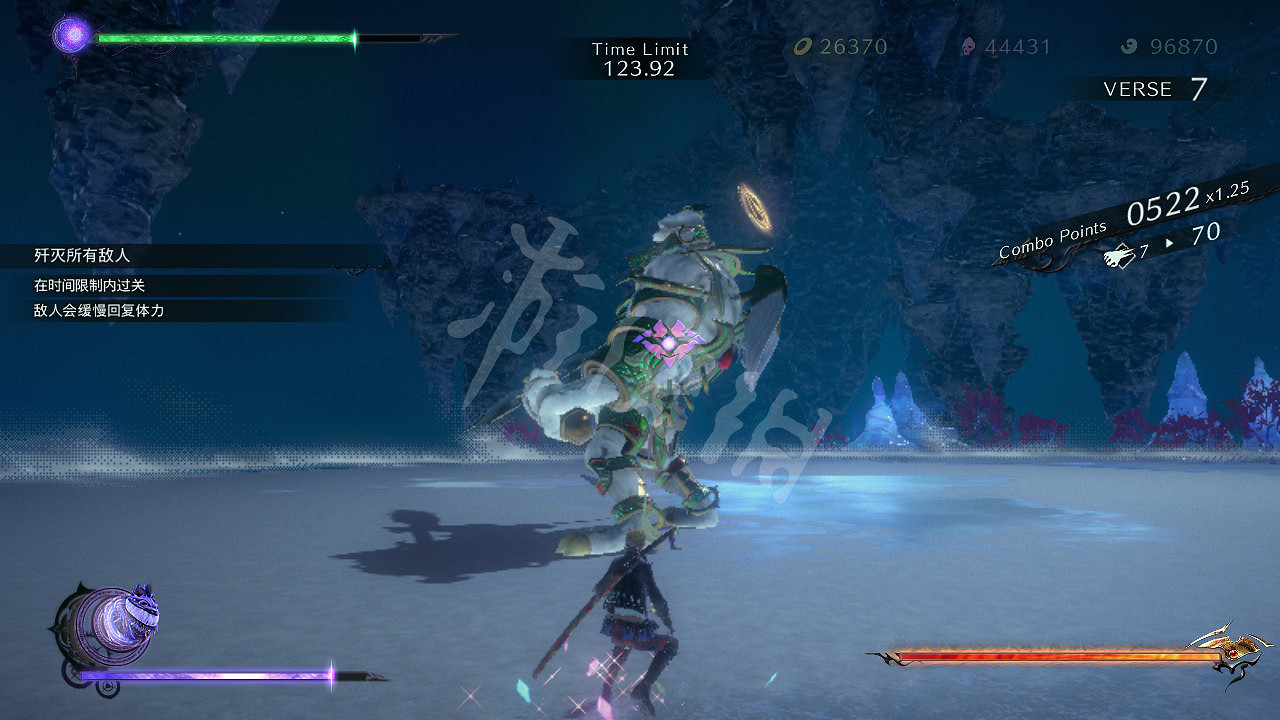This screenshot has width=1280, height=720.
Task: Click the skull currency icon beside 44431
Action: coord(968,46)
